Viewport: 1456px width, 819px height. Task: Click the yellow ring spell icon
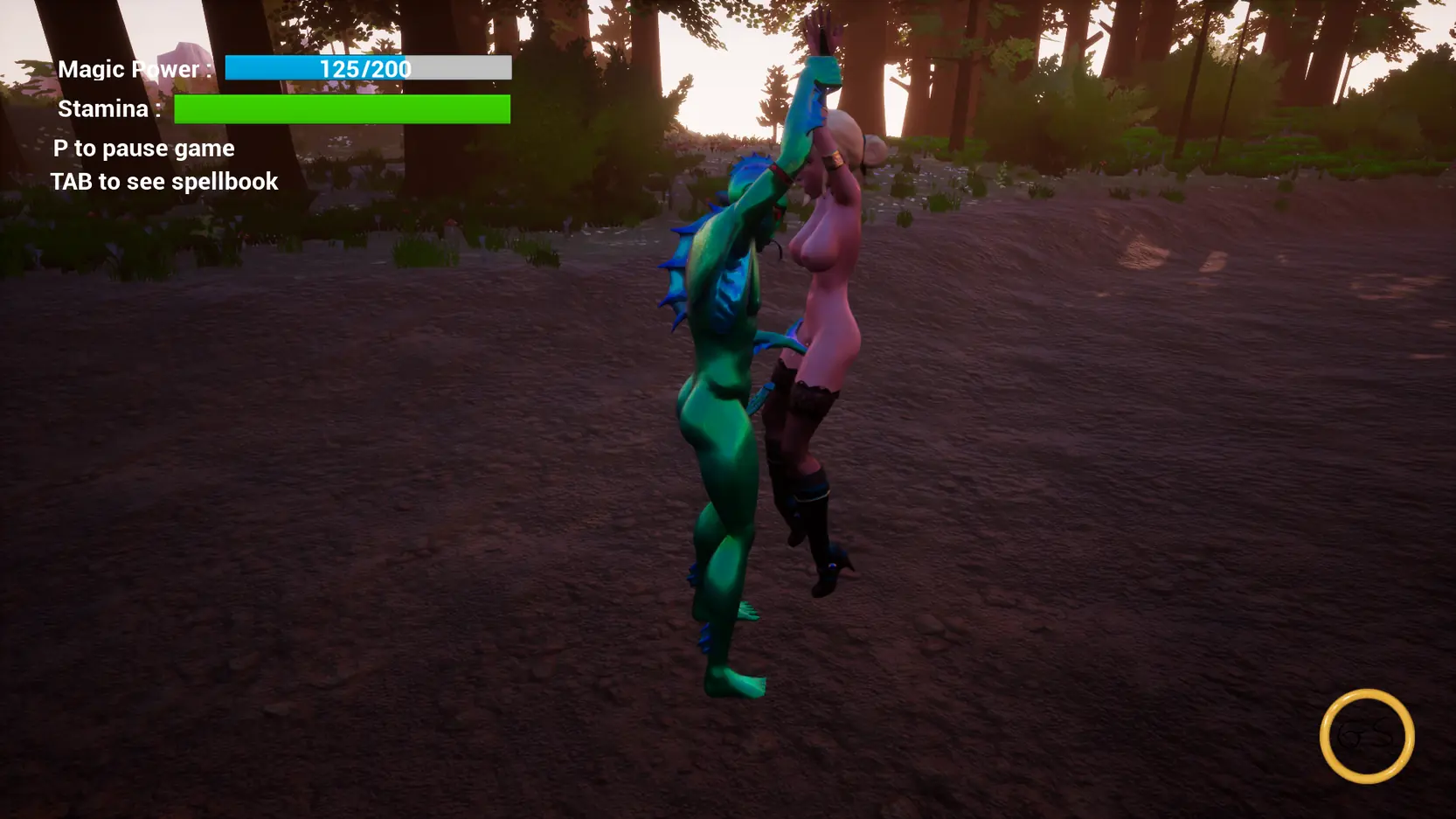click(1367, 736)
